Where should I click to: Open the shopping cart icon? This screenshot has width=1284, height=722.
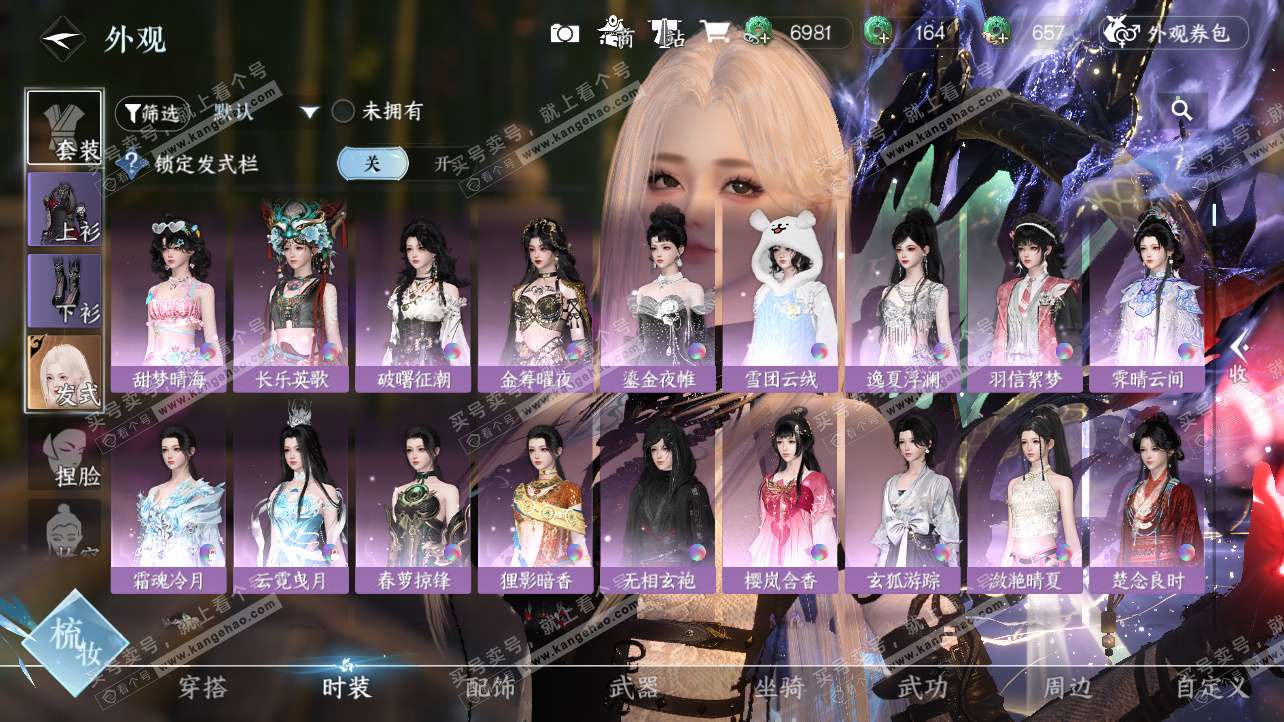click(714, 33)
